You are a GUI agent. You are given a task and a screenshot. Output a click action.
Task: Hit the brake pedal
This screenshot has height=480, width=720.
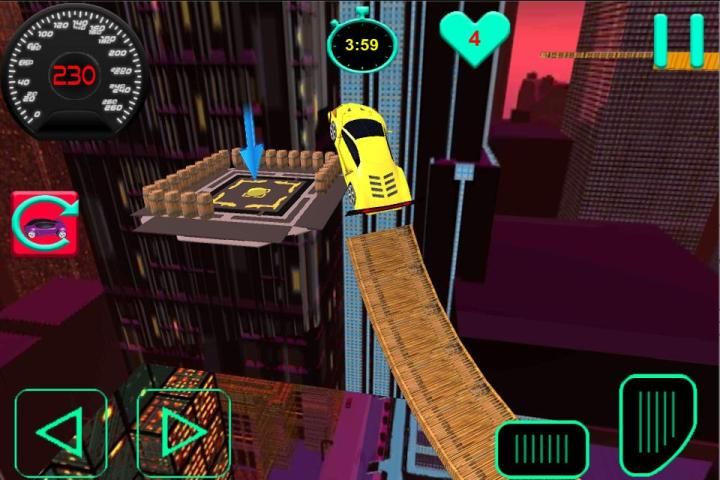pos(542,448)
